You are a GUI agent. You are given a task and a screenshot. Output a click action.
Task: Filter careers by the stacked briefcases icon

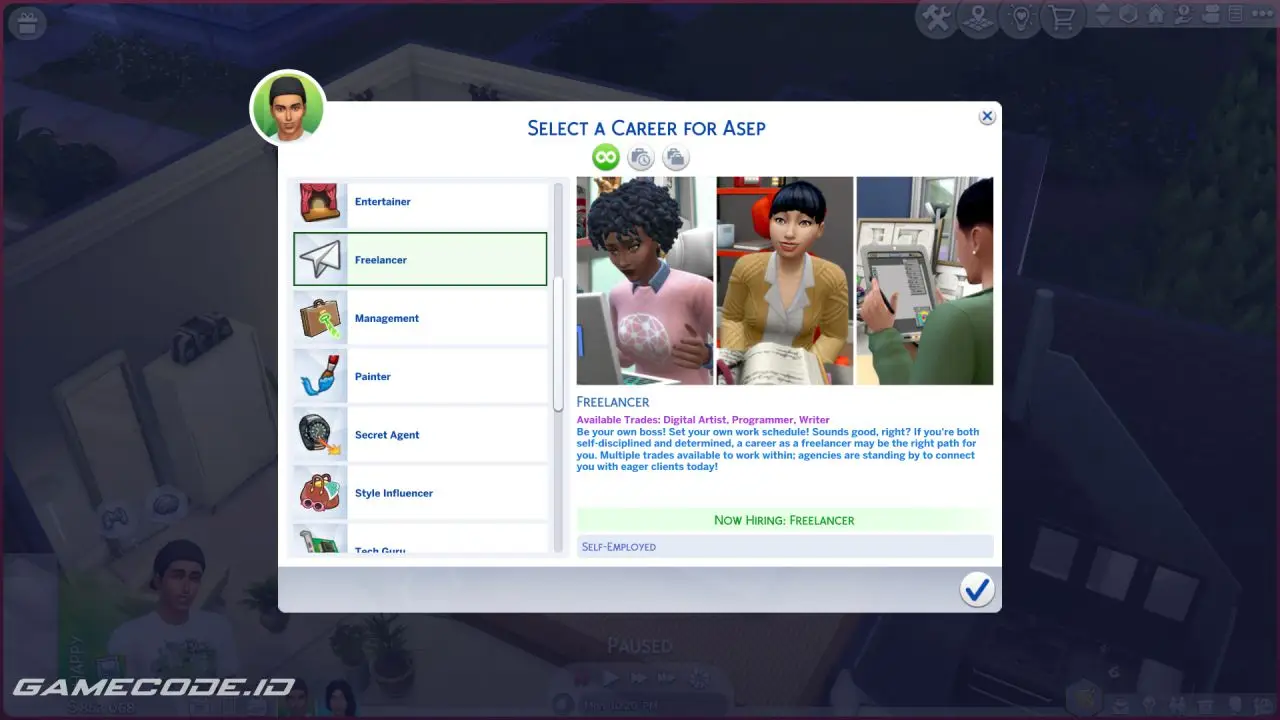676,157
